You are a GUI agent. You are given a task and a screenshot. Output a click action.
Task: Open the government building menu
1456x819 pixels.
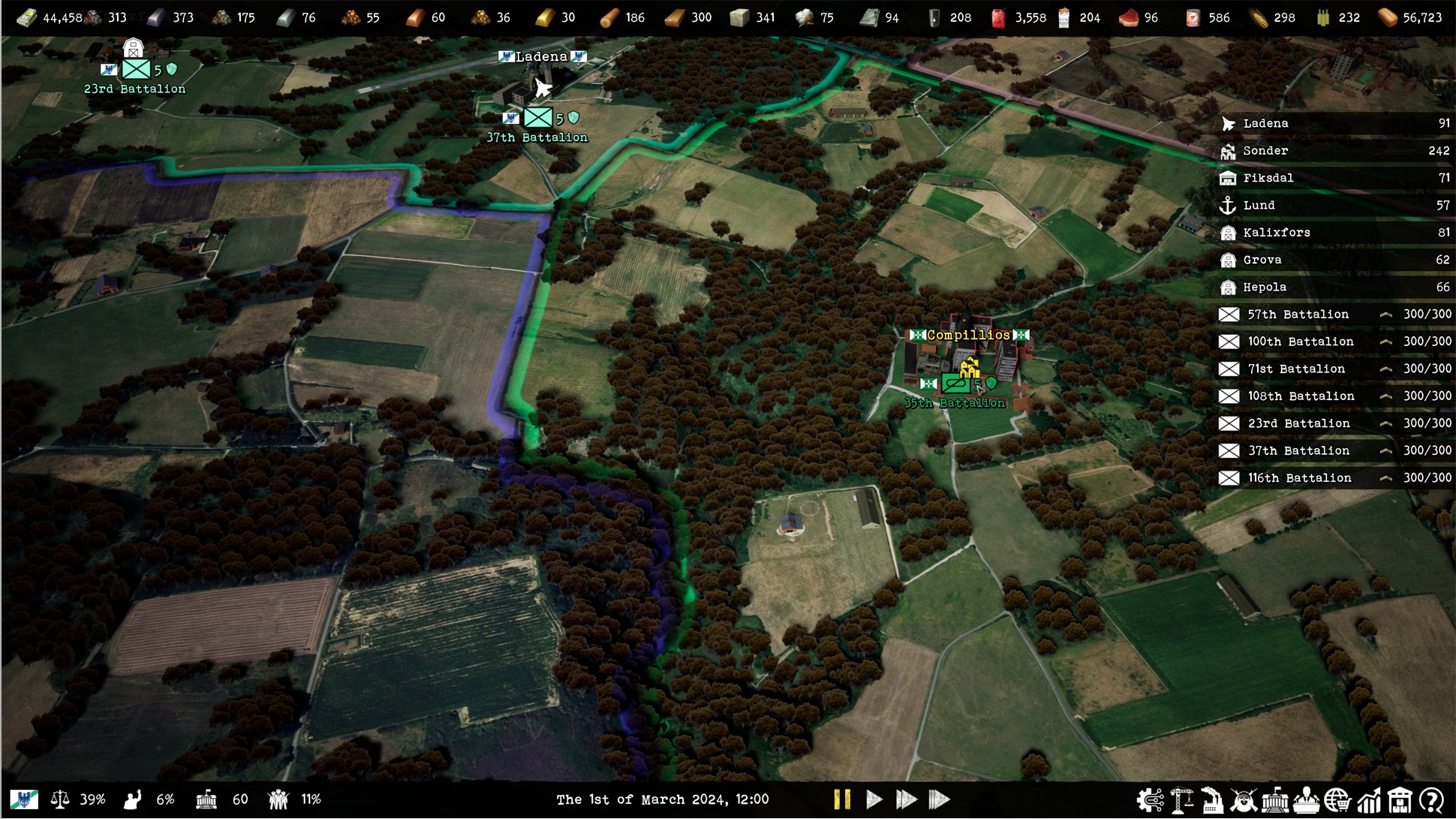click(1275, 801)
